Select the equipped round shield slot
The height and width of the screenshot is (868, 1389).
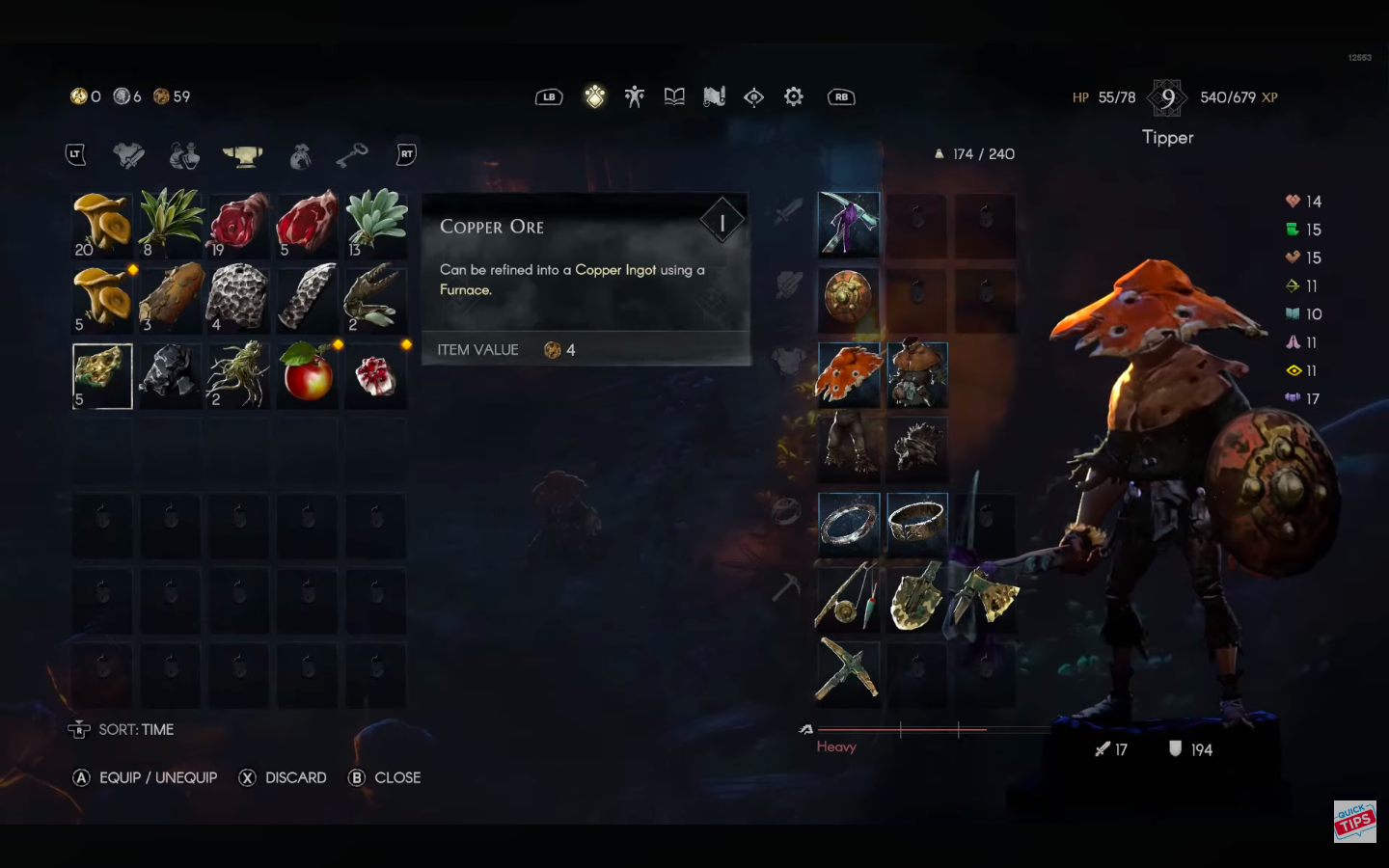(x=849, y=300)
